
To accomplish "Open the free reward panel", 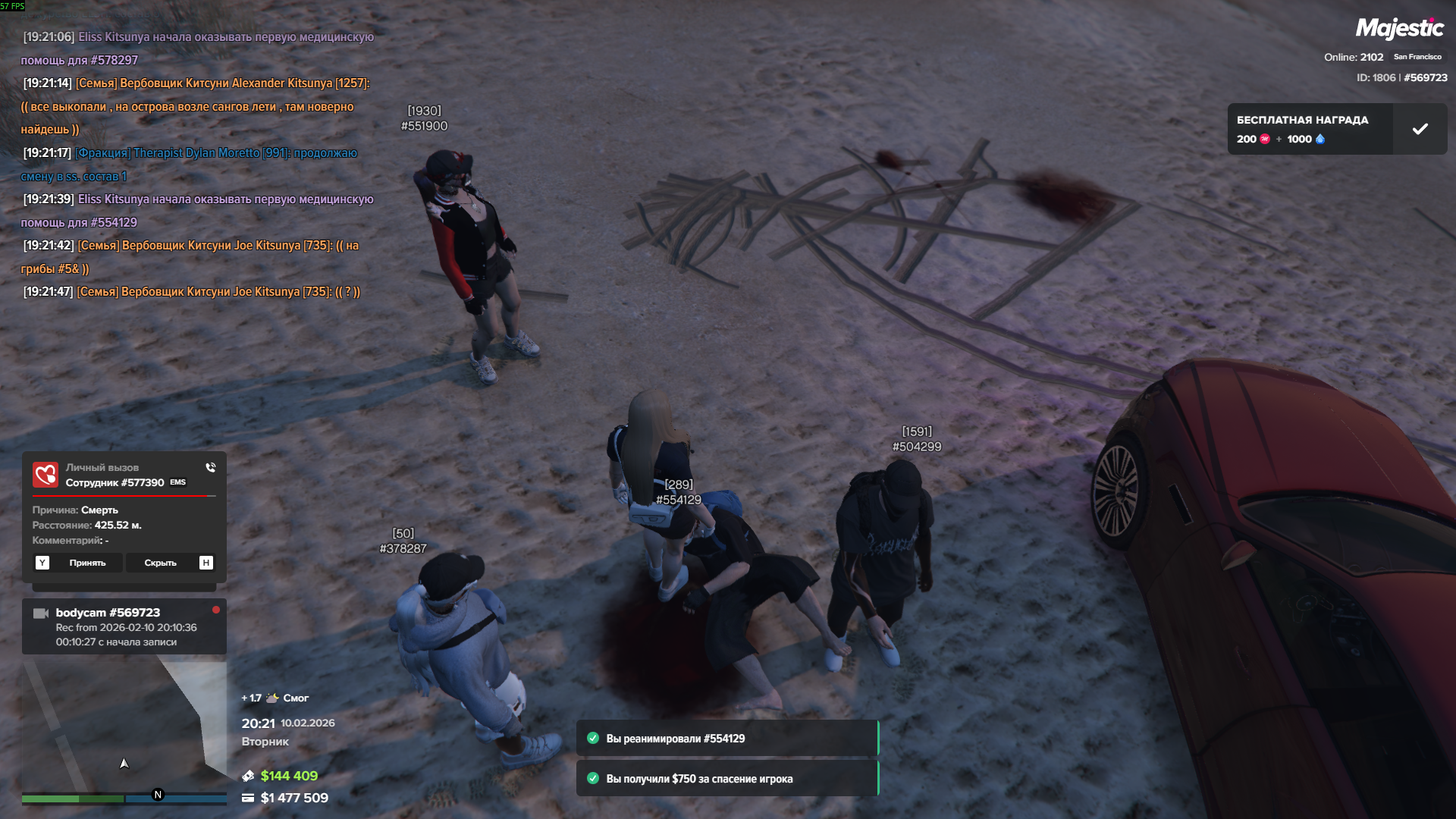I will [x=1310, y=129].
